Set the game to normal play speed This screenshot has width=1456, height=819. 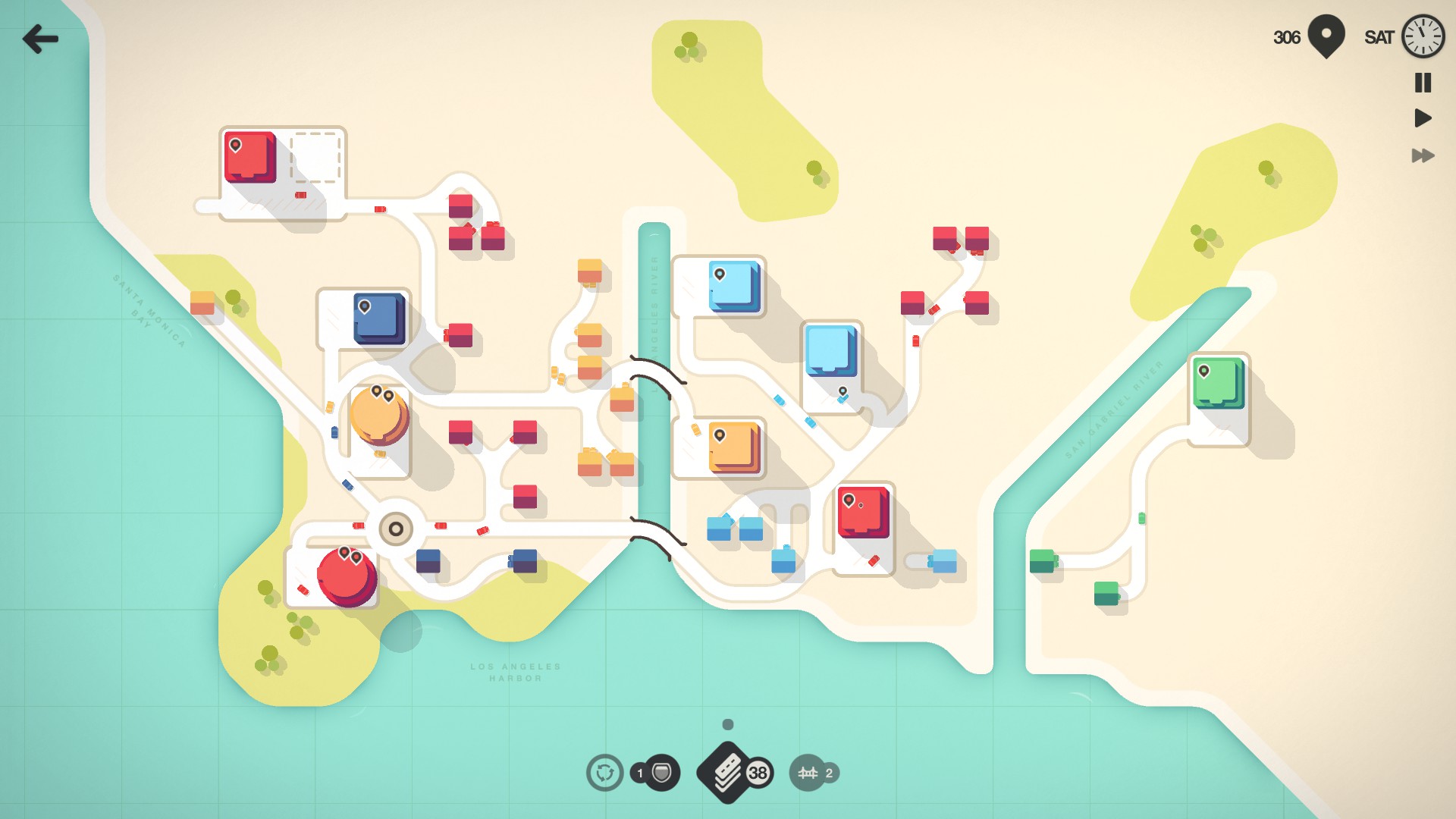point(1423,118)
